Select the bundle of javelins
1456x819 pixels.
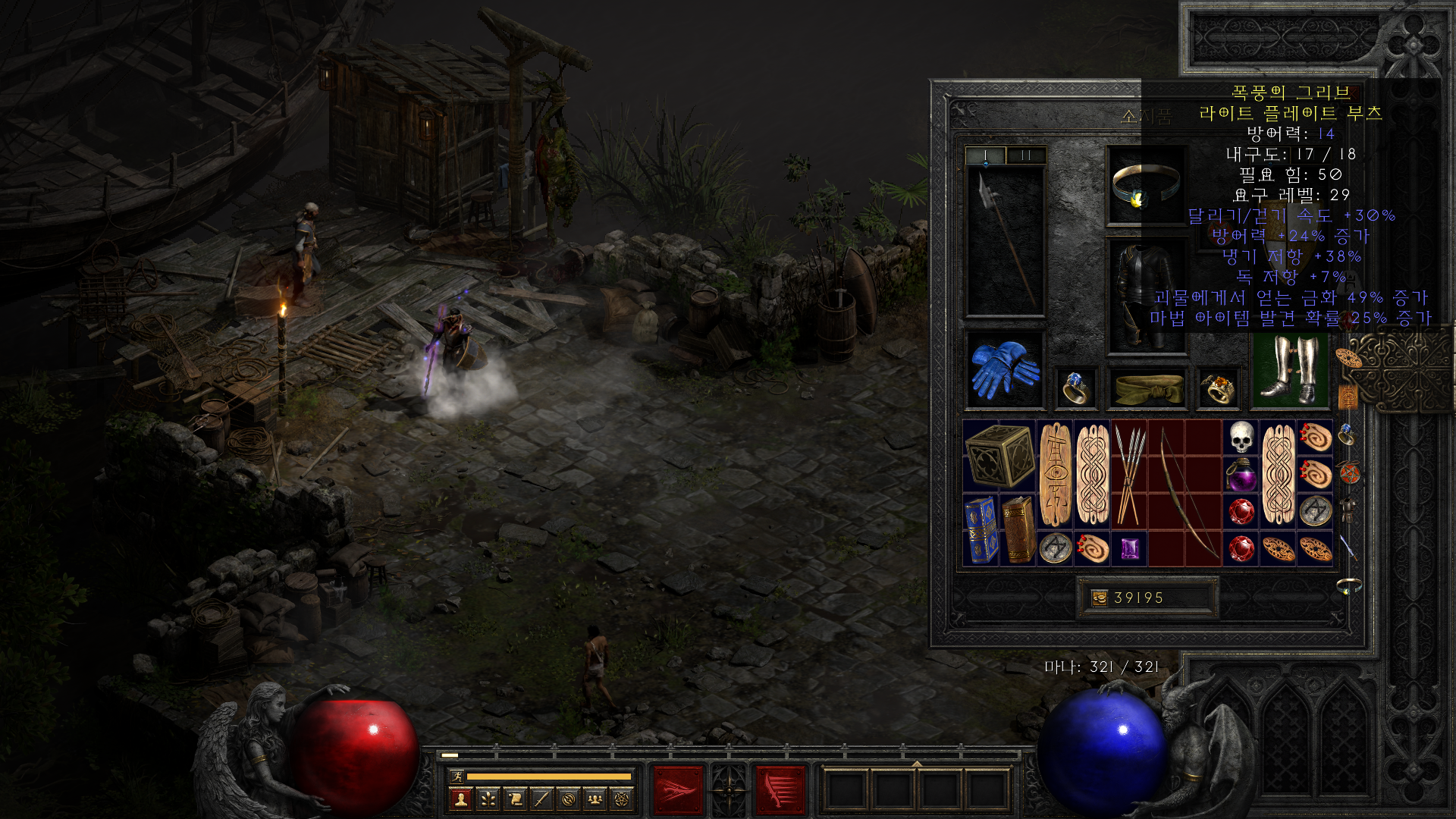(1129, 474)
